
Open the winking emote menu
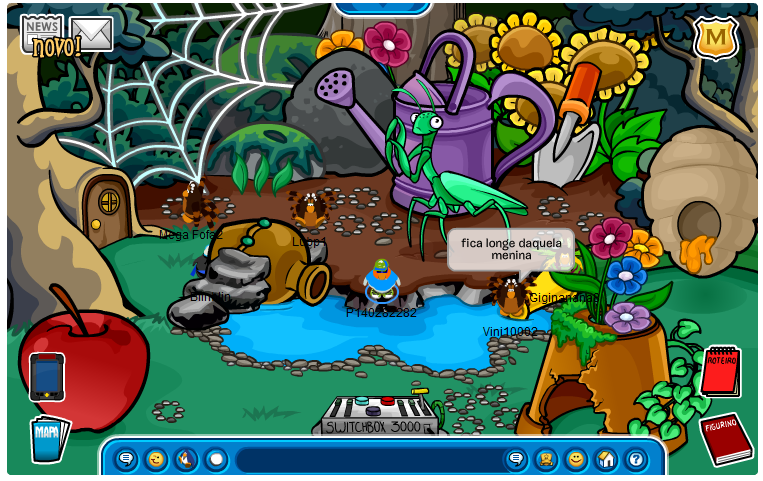(156, 459)
